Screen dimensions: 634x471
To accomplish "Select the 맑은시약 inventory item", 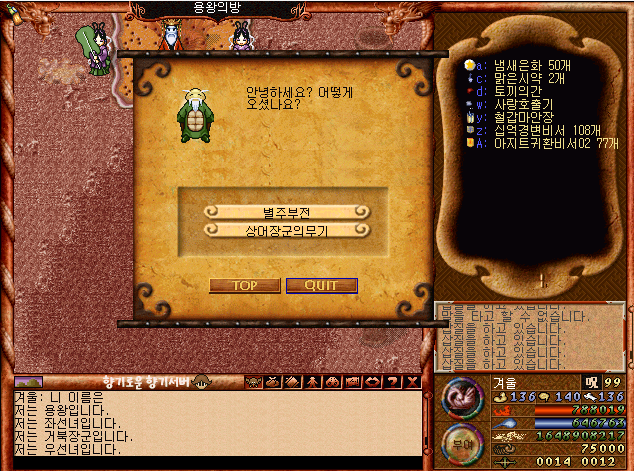I will click(516, 77).
